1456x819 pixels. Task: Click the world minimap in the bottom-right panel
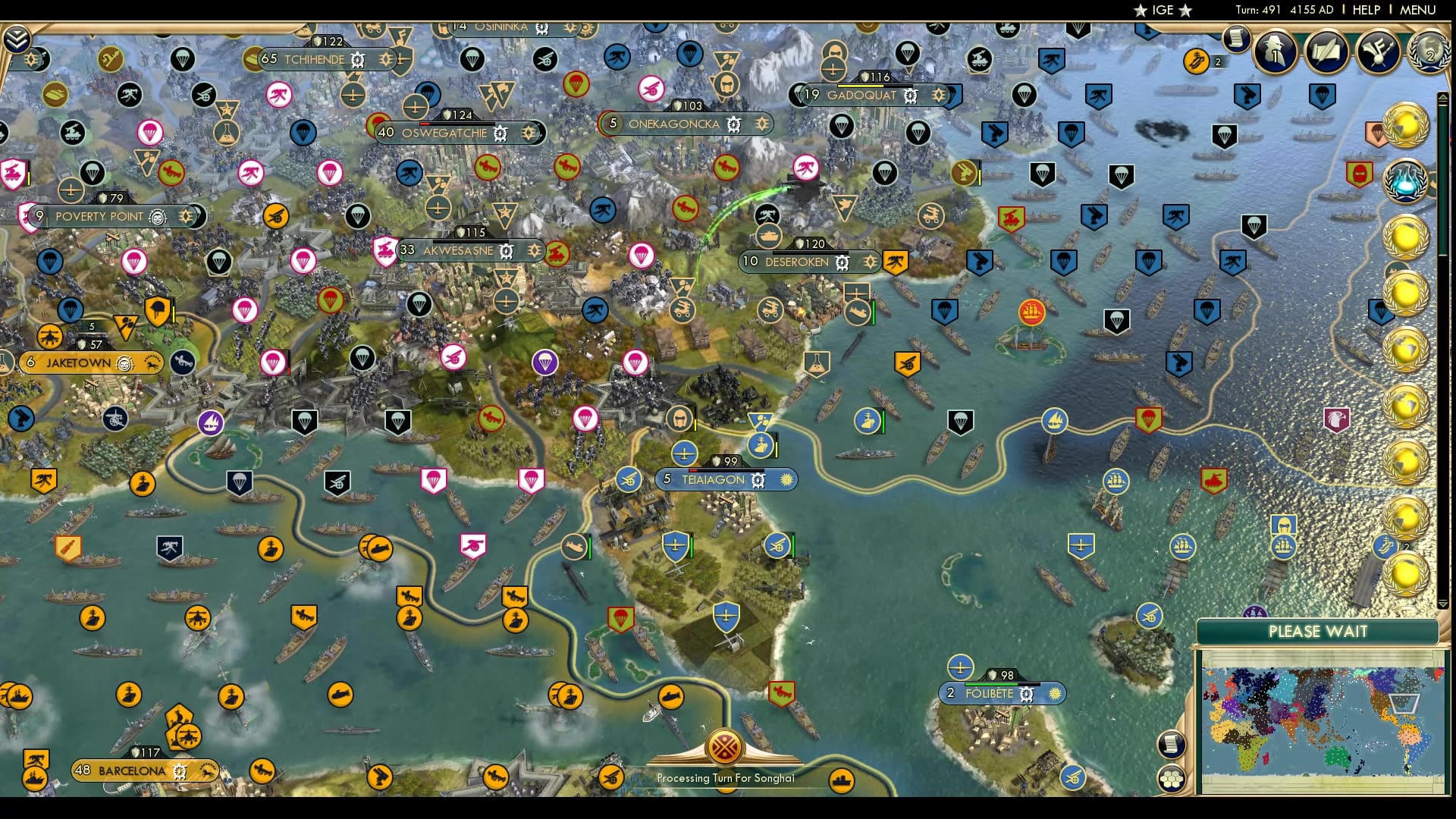(1324, 720)
